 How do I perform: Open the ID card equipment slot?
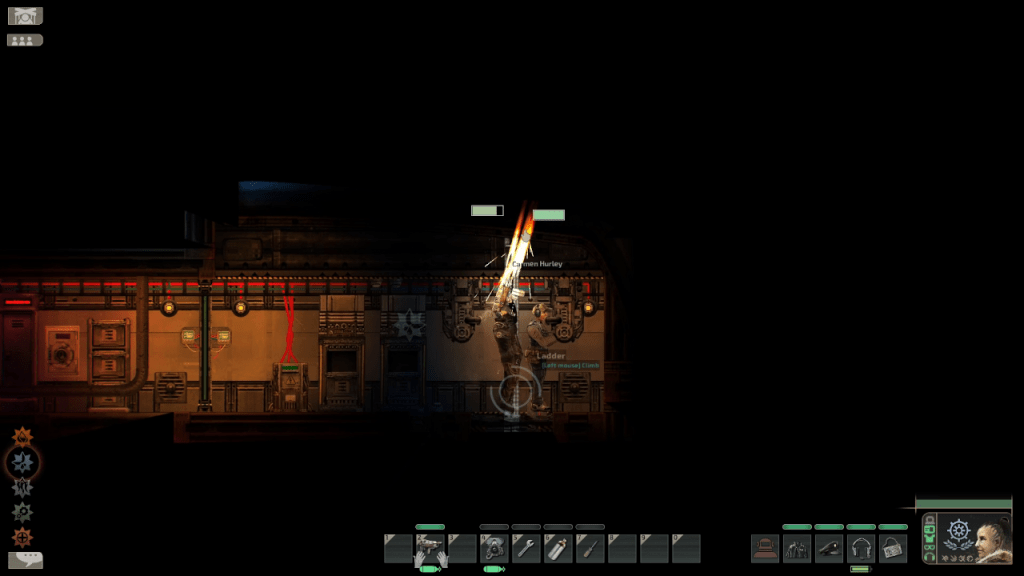pyautogui.click(x=893, y=548)
